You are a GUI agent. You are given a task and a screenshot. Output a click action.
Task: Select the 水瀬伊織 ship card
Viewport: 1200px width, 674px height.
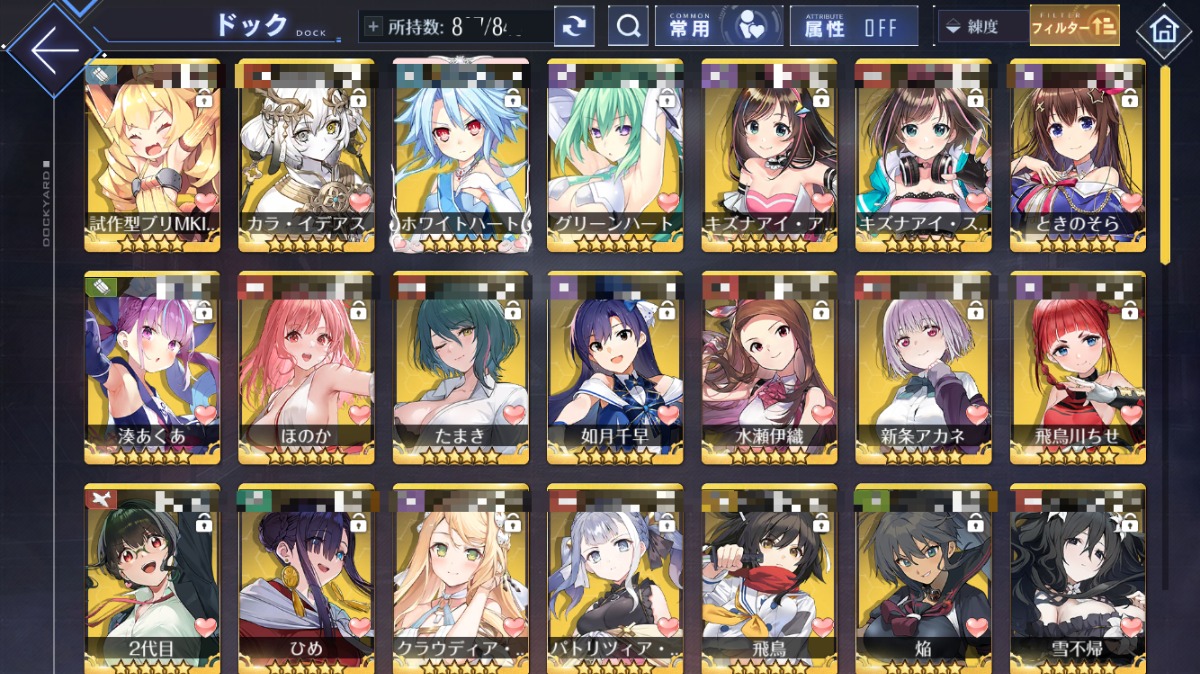point(768,368)
